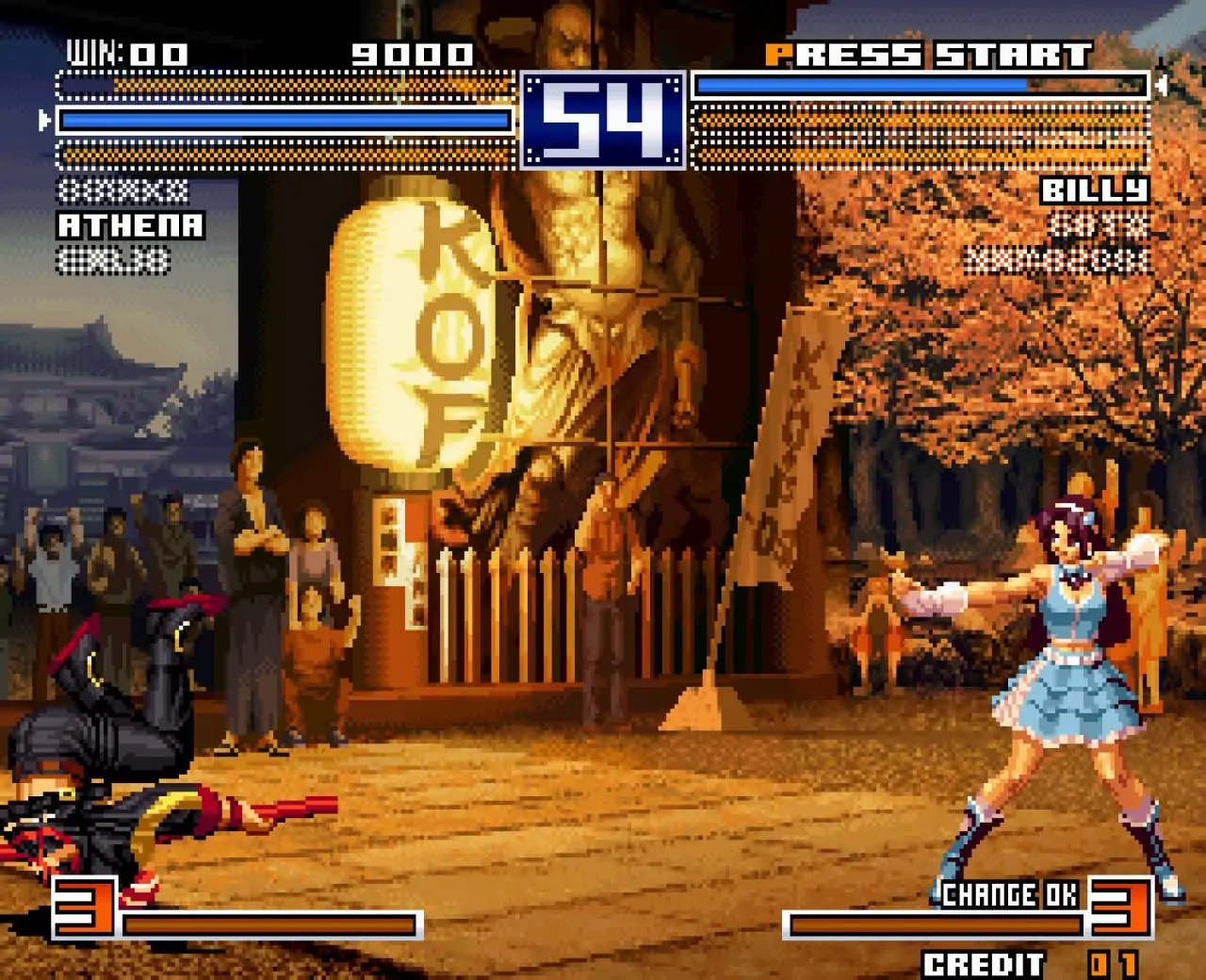Click the PRESS START prompt
1206x980 pixels.
[928, 54]
